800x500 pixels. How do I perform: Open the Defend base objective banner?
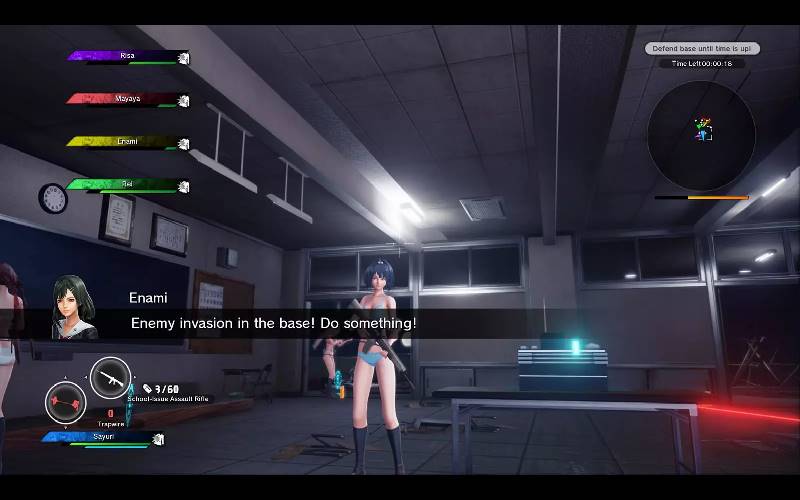[x=701, y=48]
